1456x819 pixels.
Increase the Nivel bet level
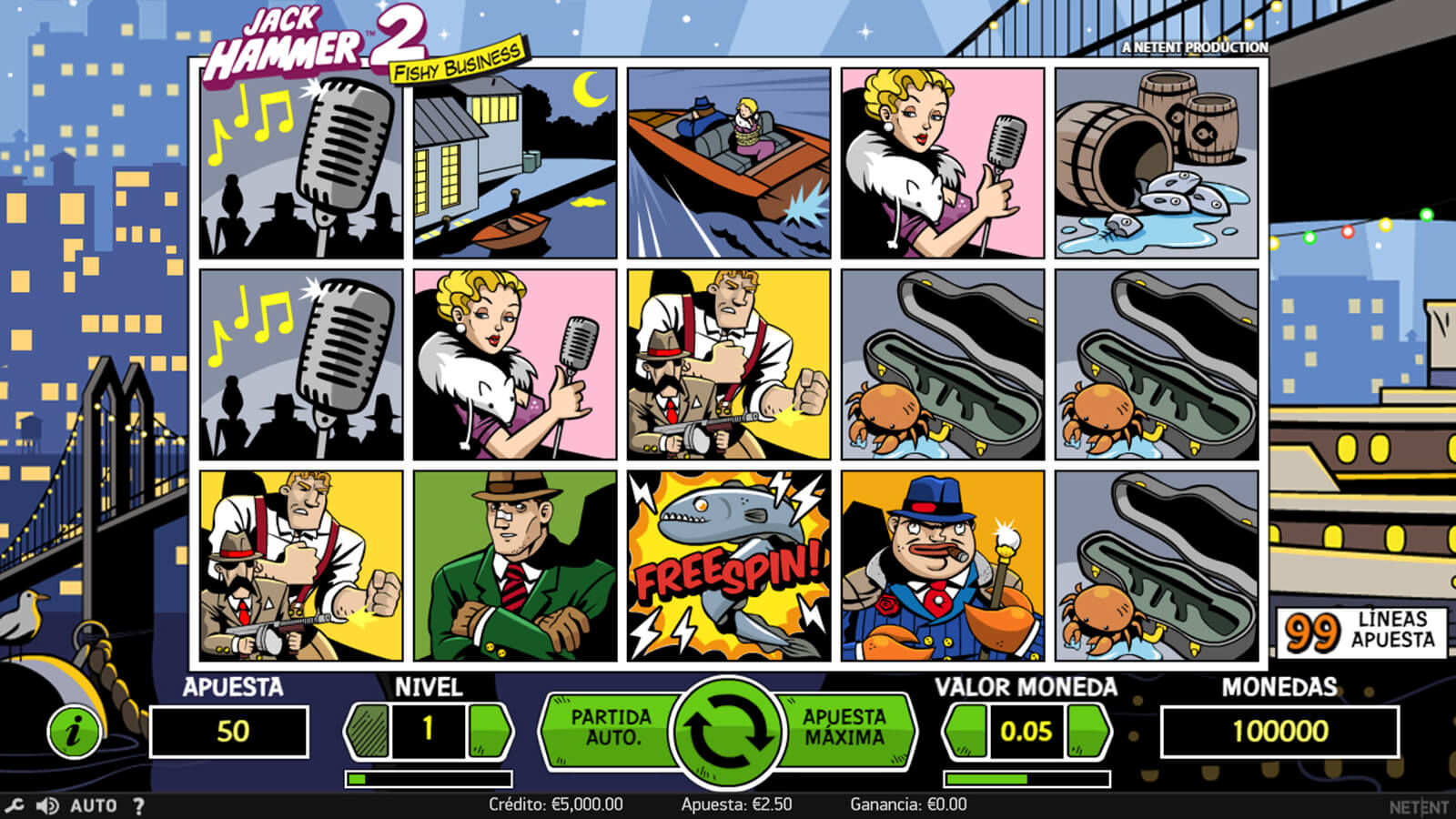[489, 730]
